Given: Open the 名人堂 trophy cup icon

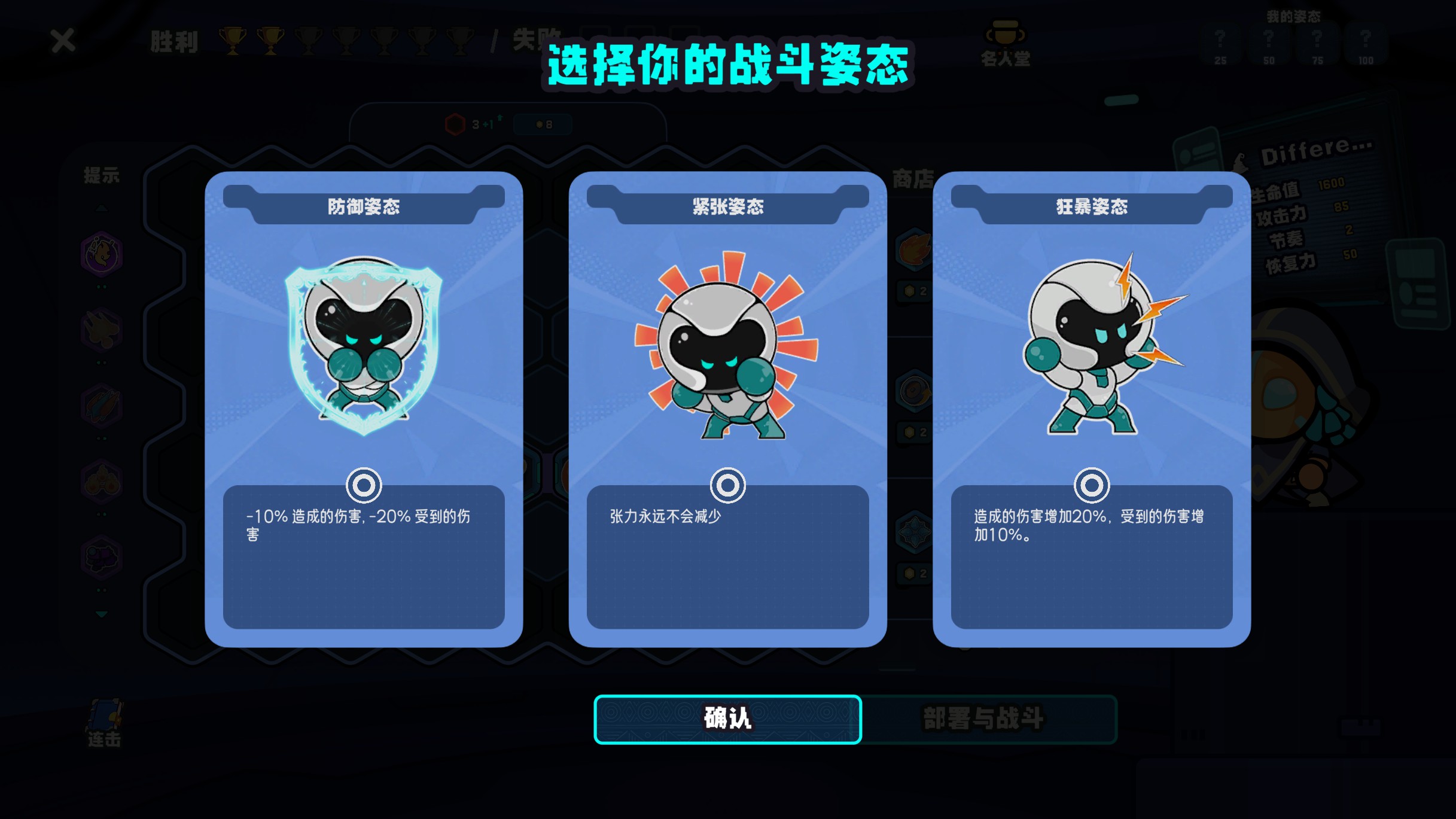Looking at the screenshot, I should [x=1007, y=36].
